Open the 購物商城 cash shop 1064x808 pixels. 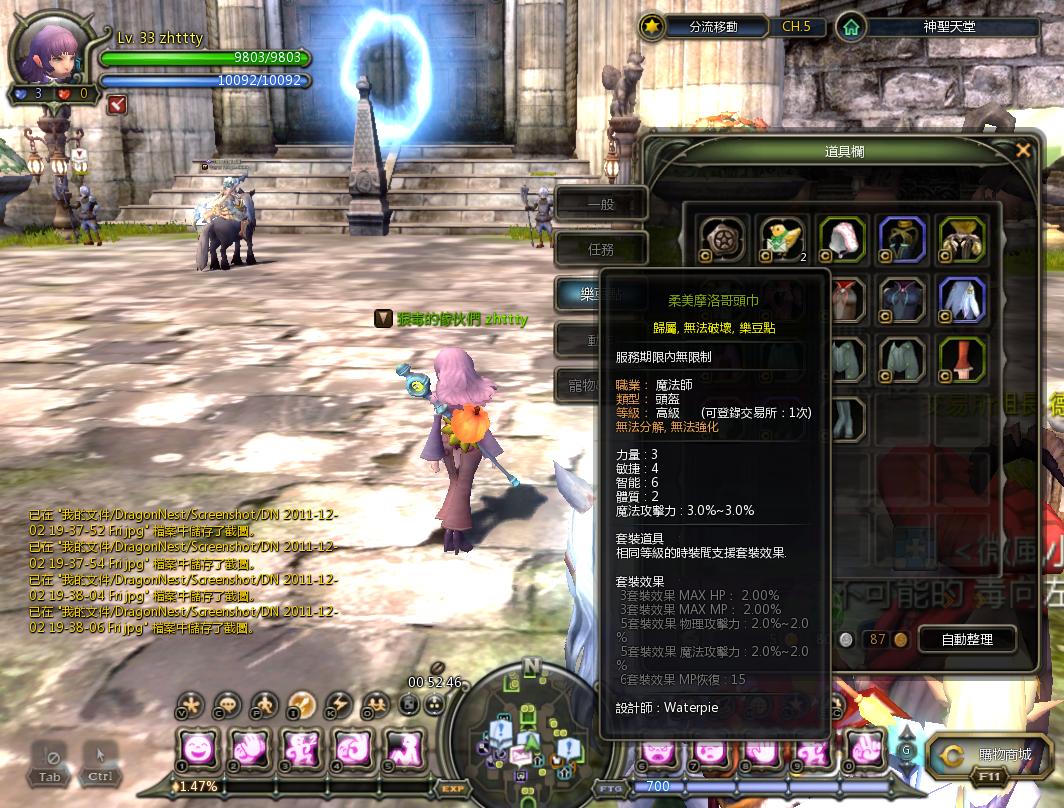(990, 755)
